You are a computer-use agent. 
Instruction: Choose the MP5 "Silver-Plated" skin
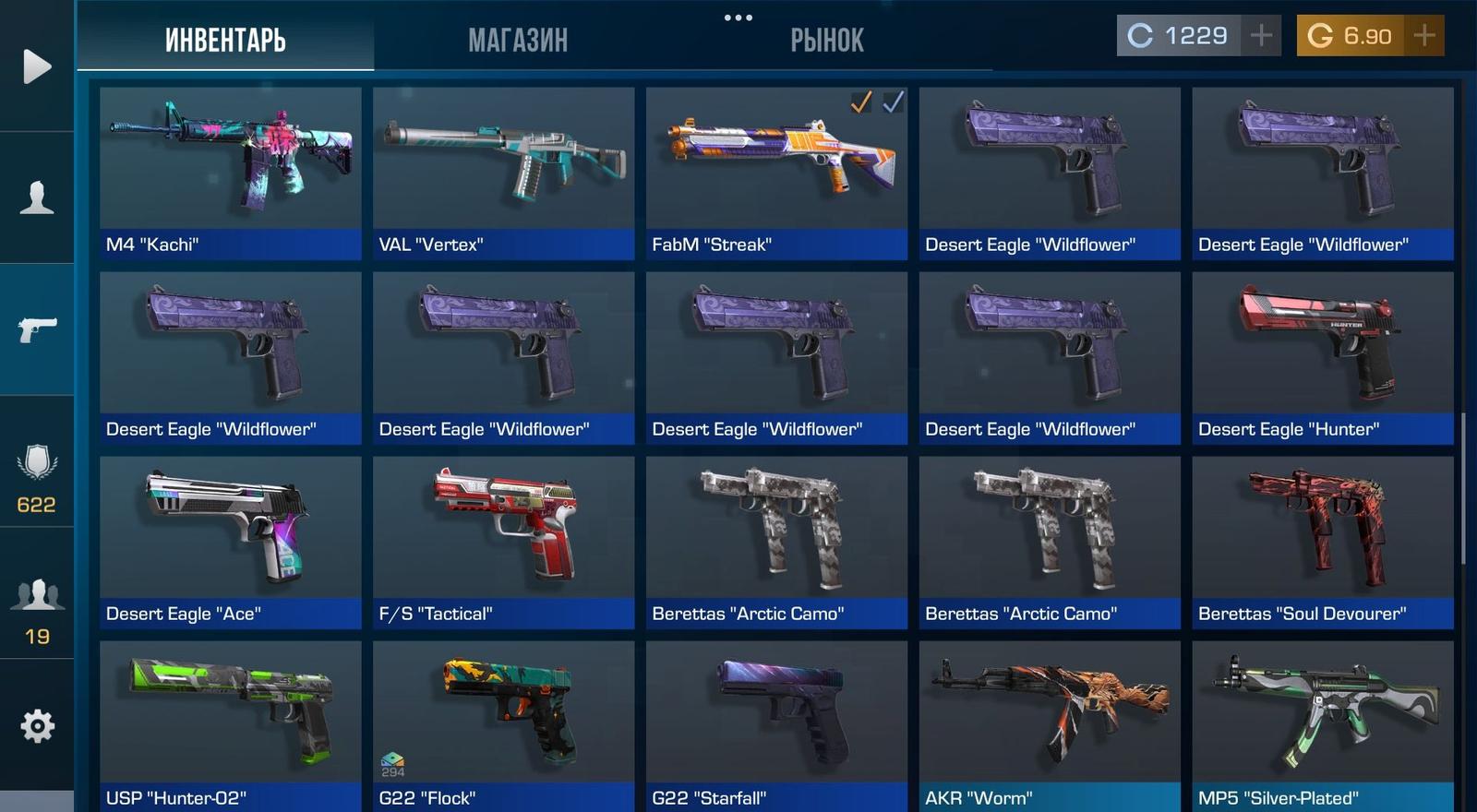point(1322,726)
